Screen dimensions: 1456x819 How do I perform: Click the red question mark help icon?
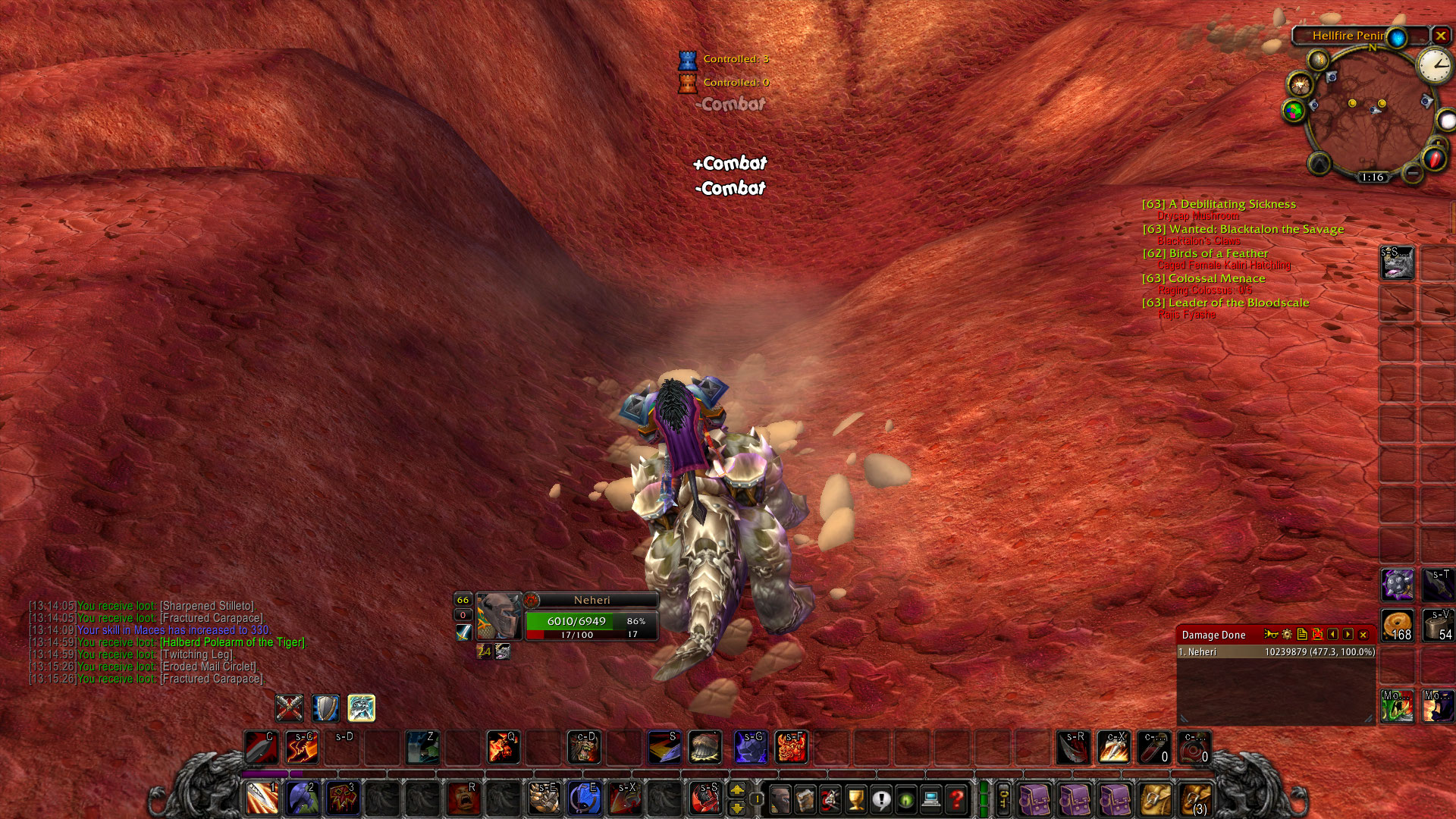[957, 800]
